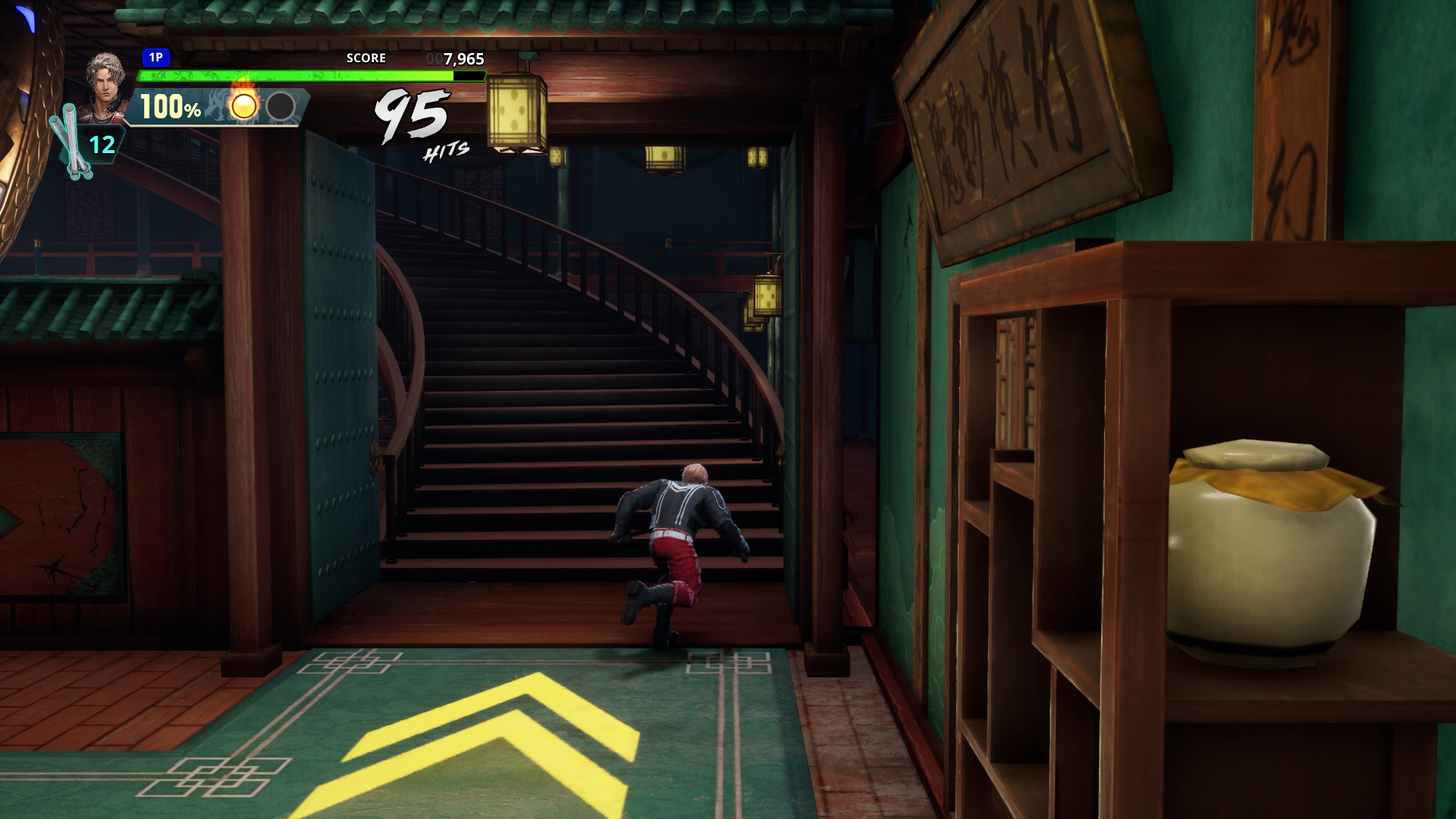Activate the flaming gold special orb
Image resolution: width=1456 pixels, height=819 pixels.
coord(243,105)
